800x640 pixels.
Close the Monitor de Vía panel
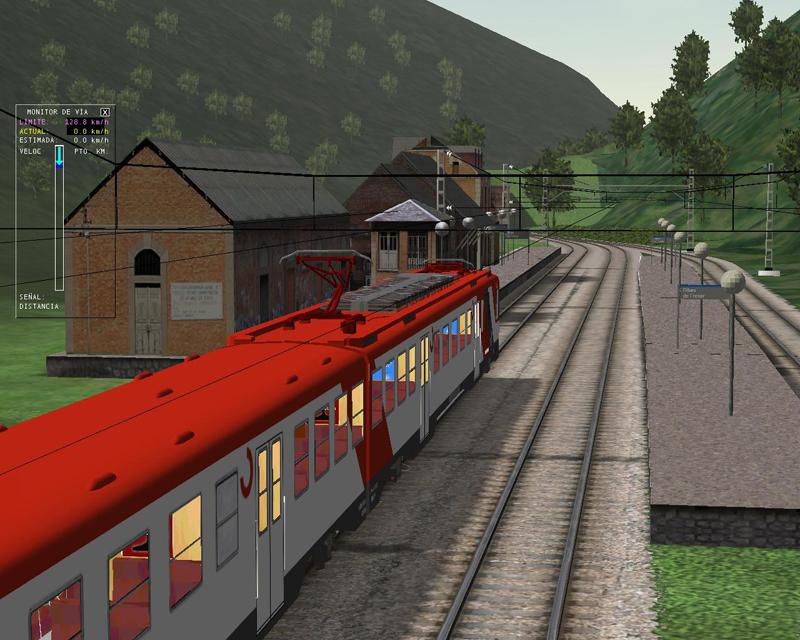(x=105, y=113)
